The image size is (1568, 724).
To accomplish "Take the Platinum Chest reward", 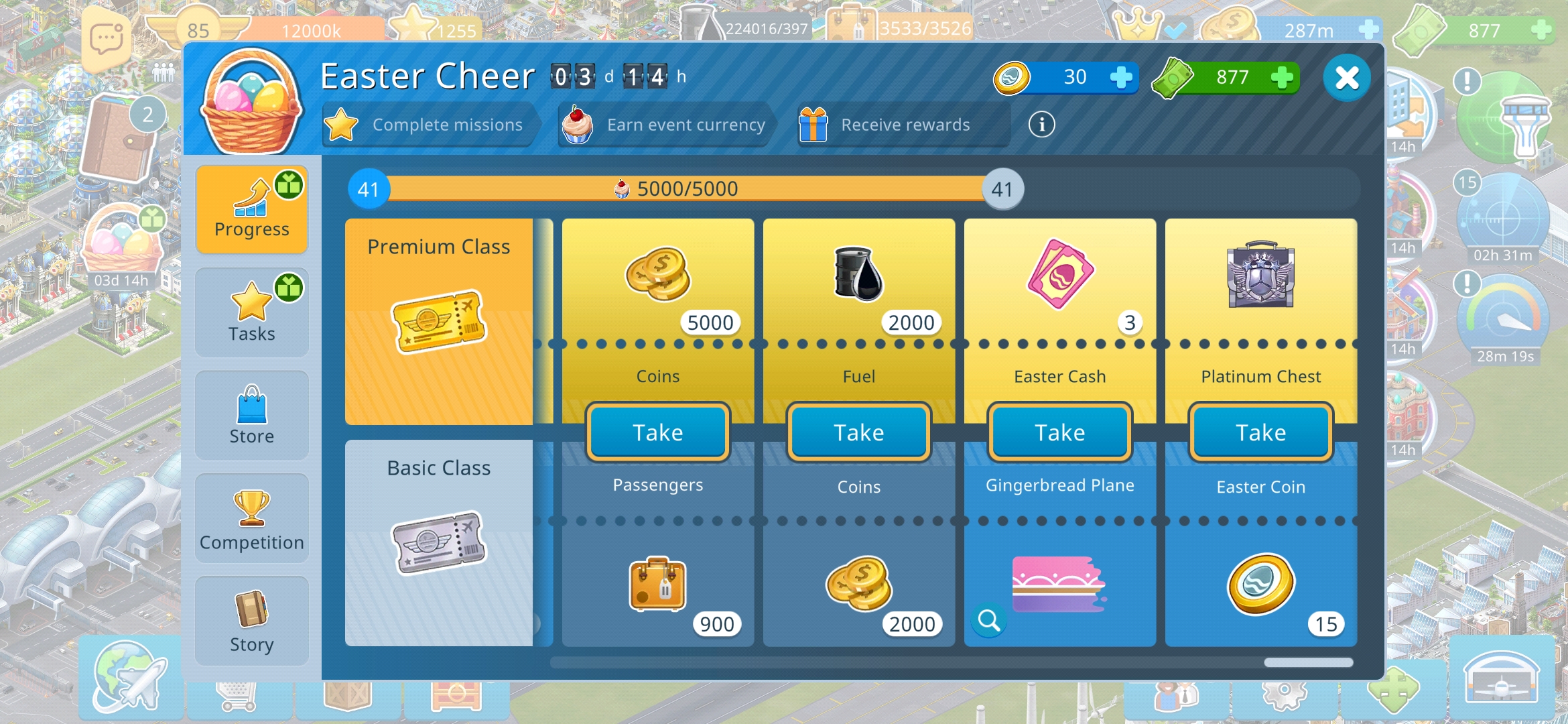I will (1260, 432).
